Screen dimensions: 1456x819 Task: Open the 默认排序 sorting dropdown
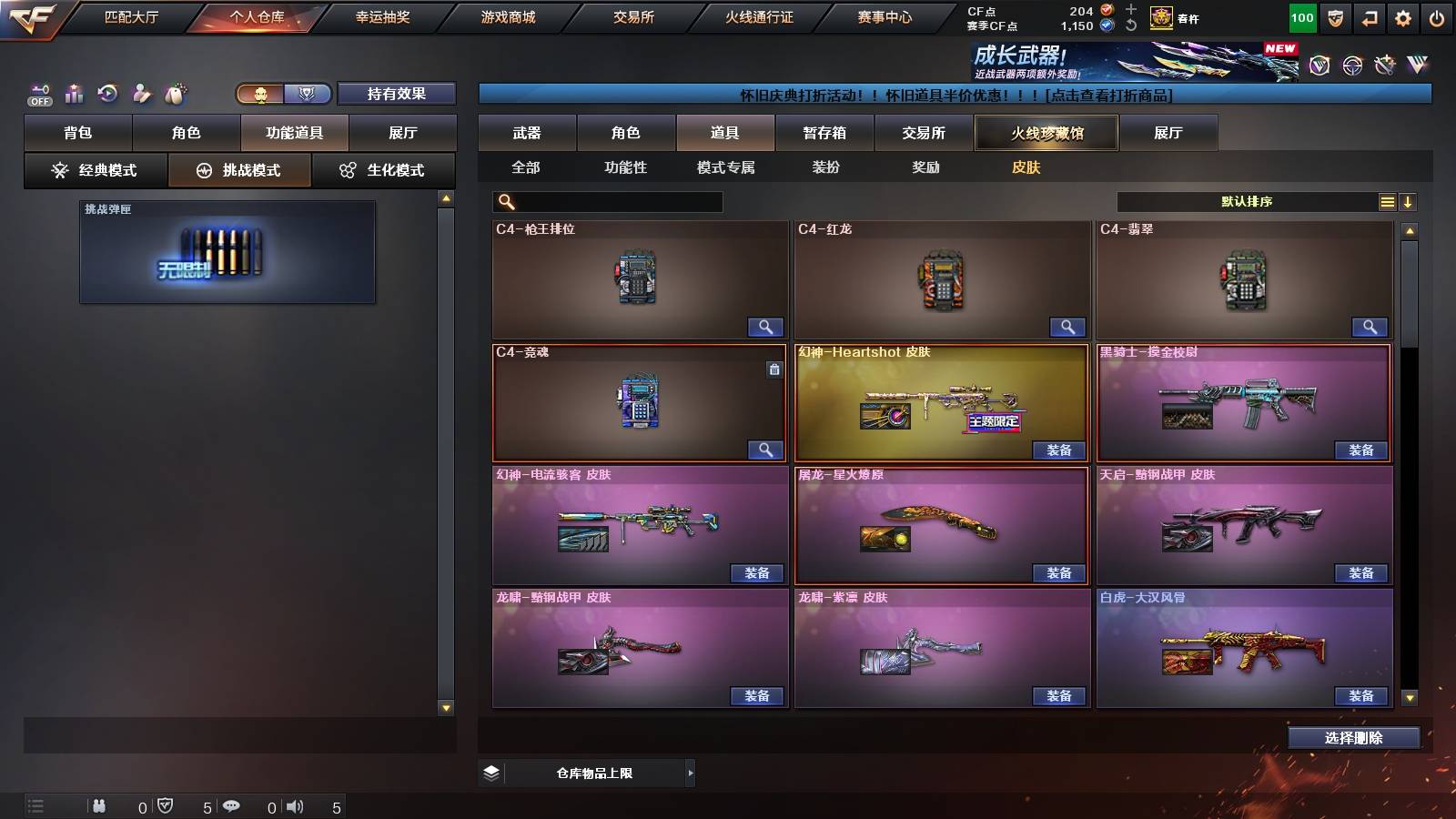coord(1247,201)
